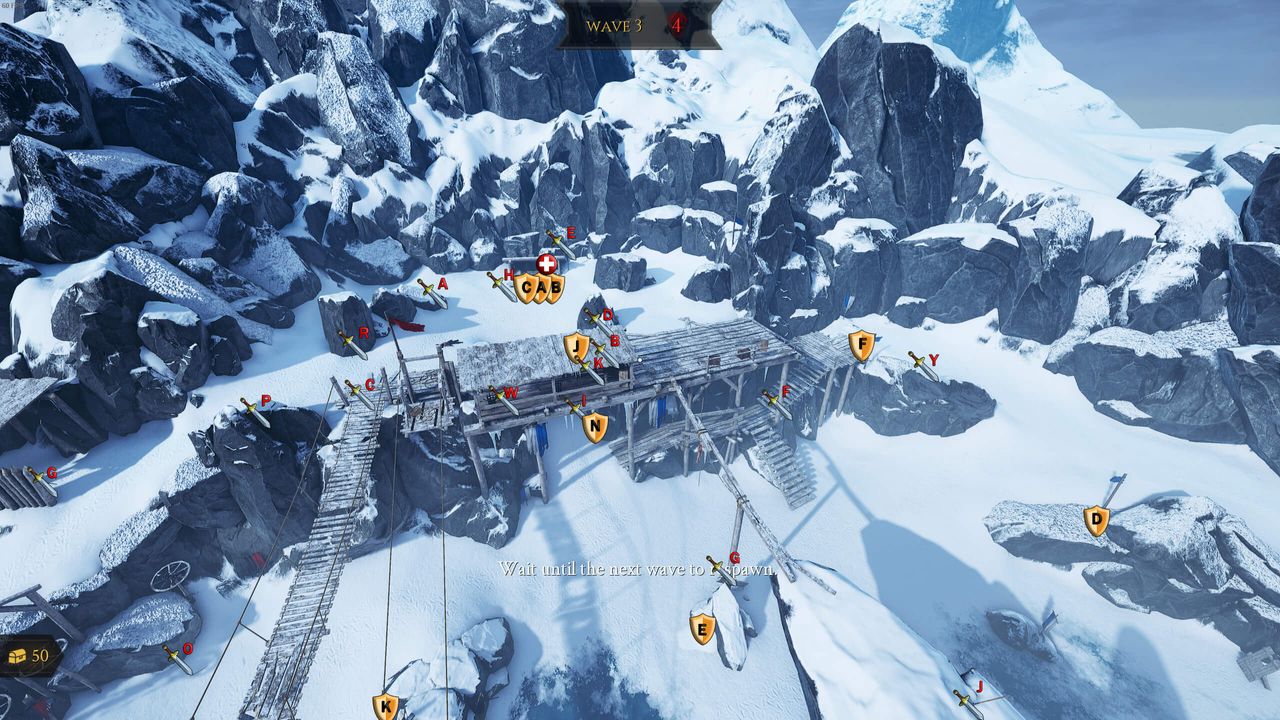Pick the shield marker labeled B

[554, 288]
